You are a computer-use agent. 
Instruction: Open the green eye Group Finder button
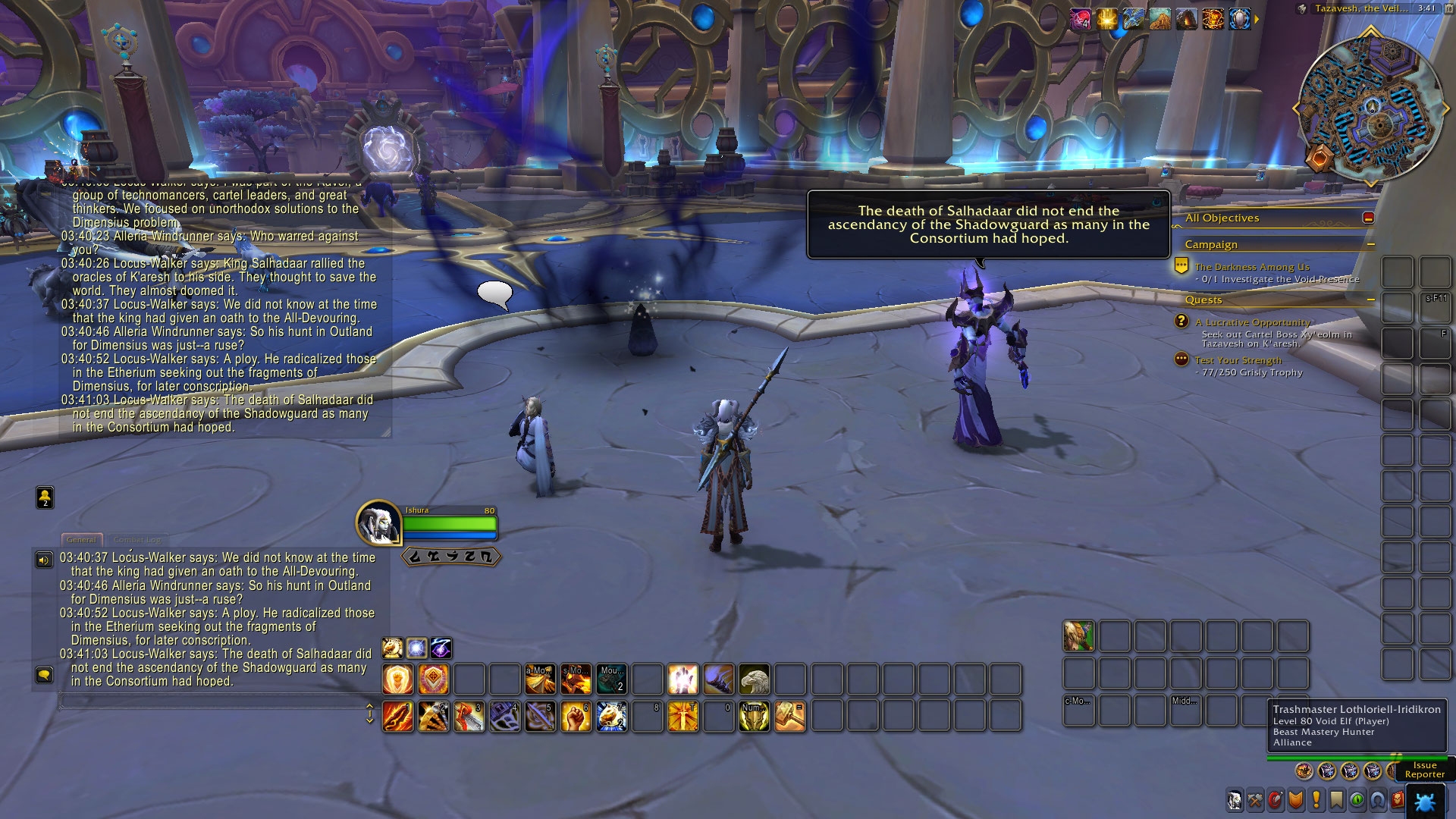coord(1357,800)
